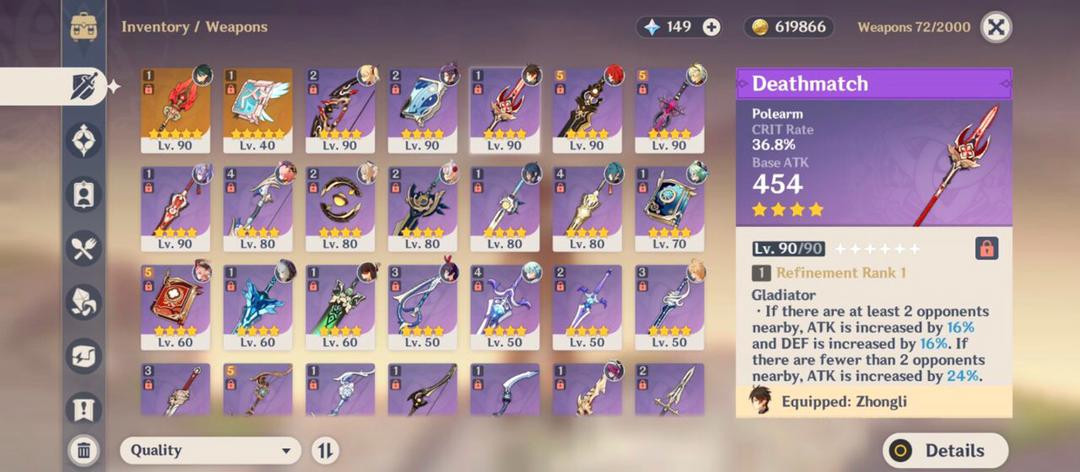Switch to the Artifacts tab
Screen dimensions: 1080x472
(x=84, y=140)
